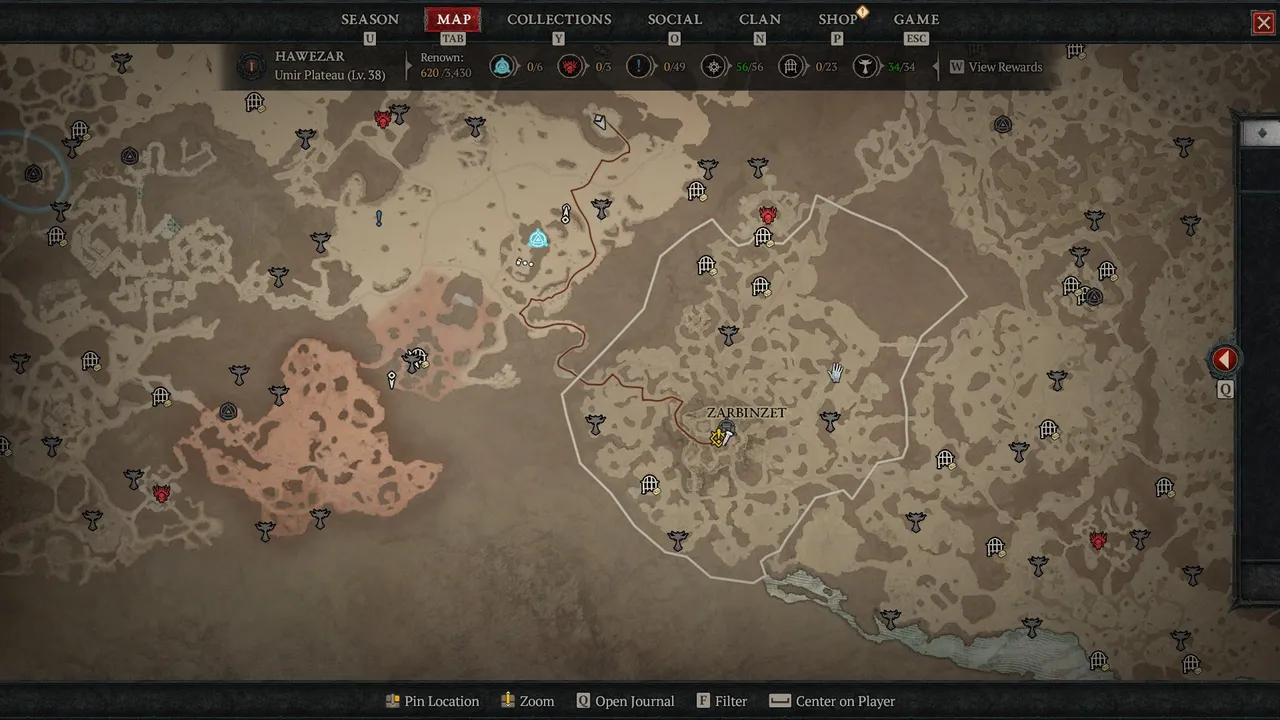Expand the journal panel with the red arrow
This screenshot has height=720, width=1280.
(1225, 360)
